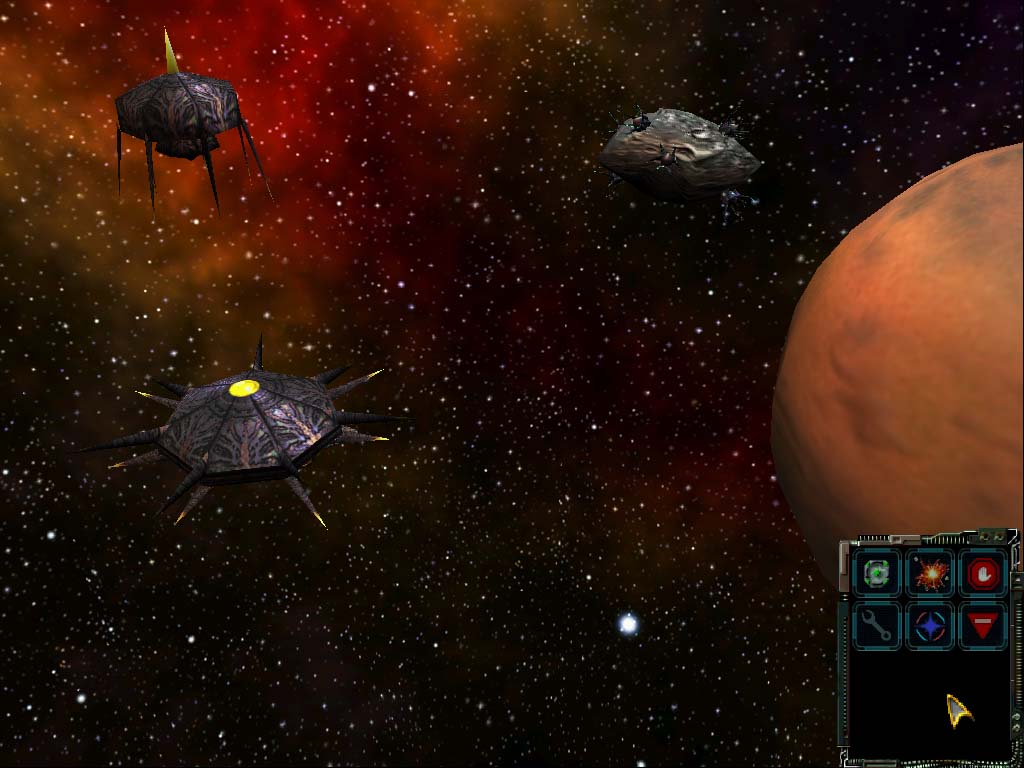Click the red downward triangle command

[x=984, y=626]
